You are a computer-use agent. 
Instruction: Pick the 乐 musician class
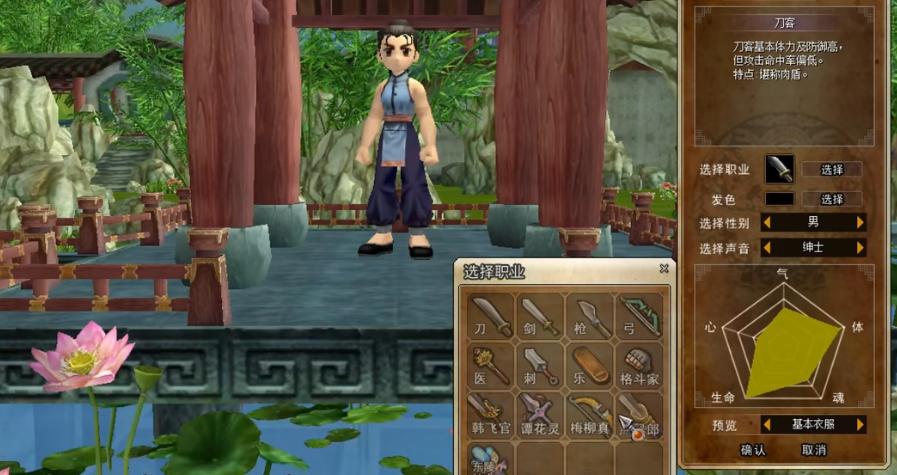[x=591, y=364]
